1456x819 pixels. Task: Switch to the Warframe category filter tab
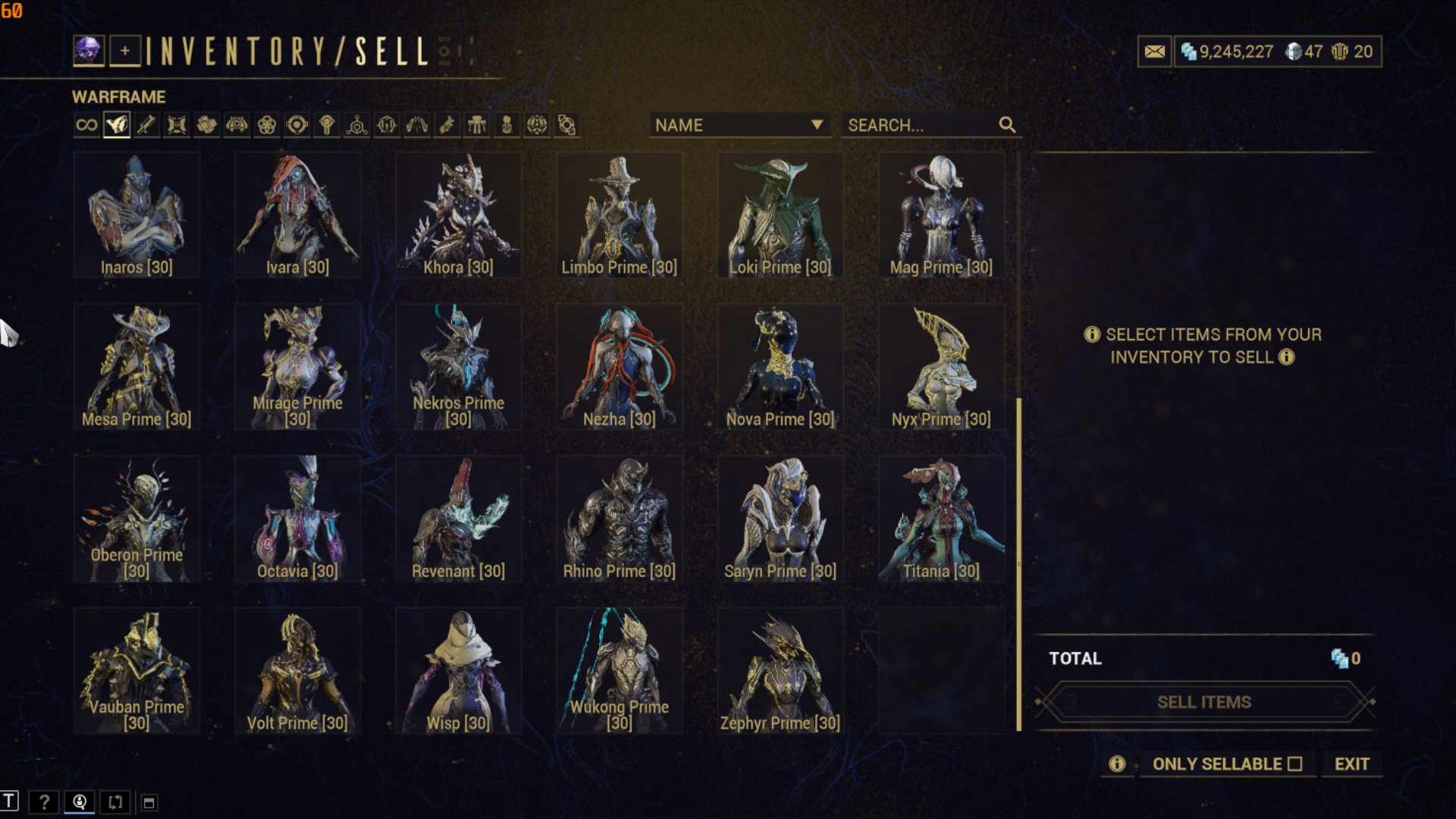coord(116,124)
